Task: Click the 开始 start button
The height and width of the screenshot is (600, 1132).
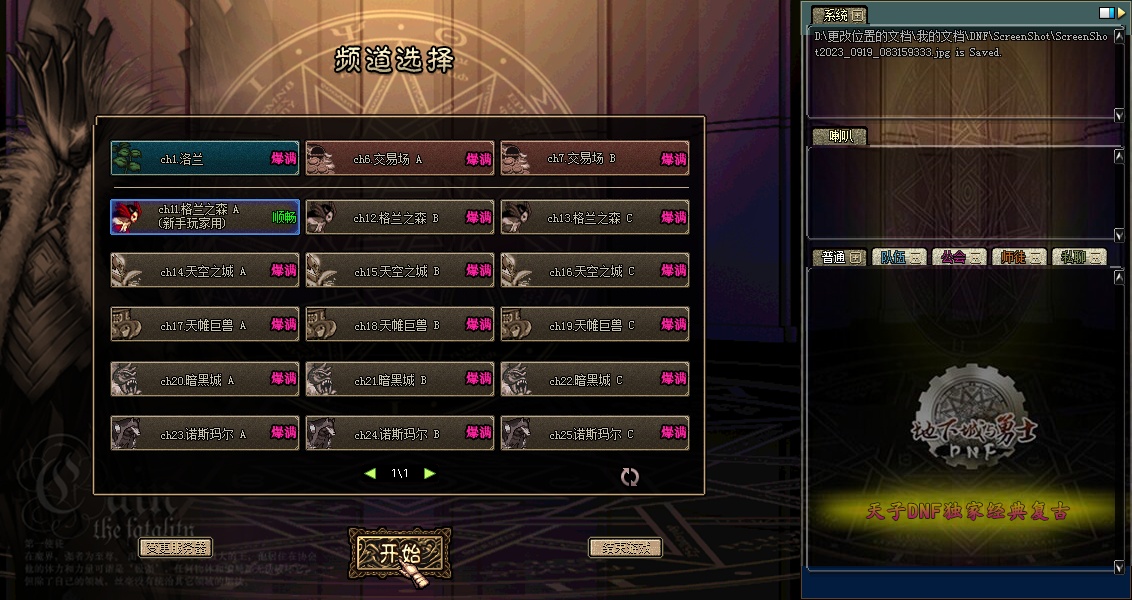Action: coord(399,553)
